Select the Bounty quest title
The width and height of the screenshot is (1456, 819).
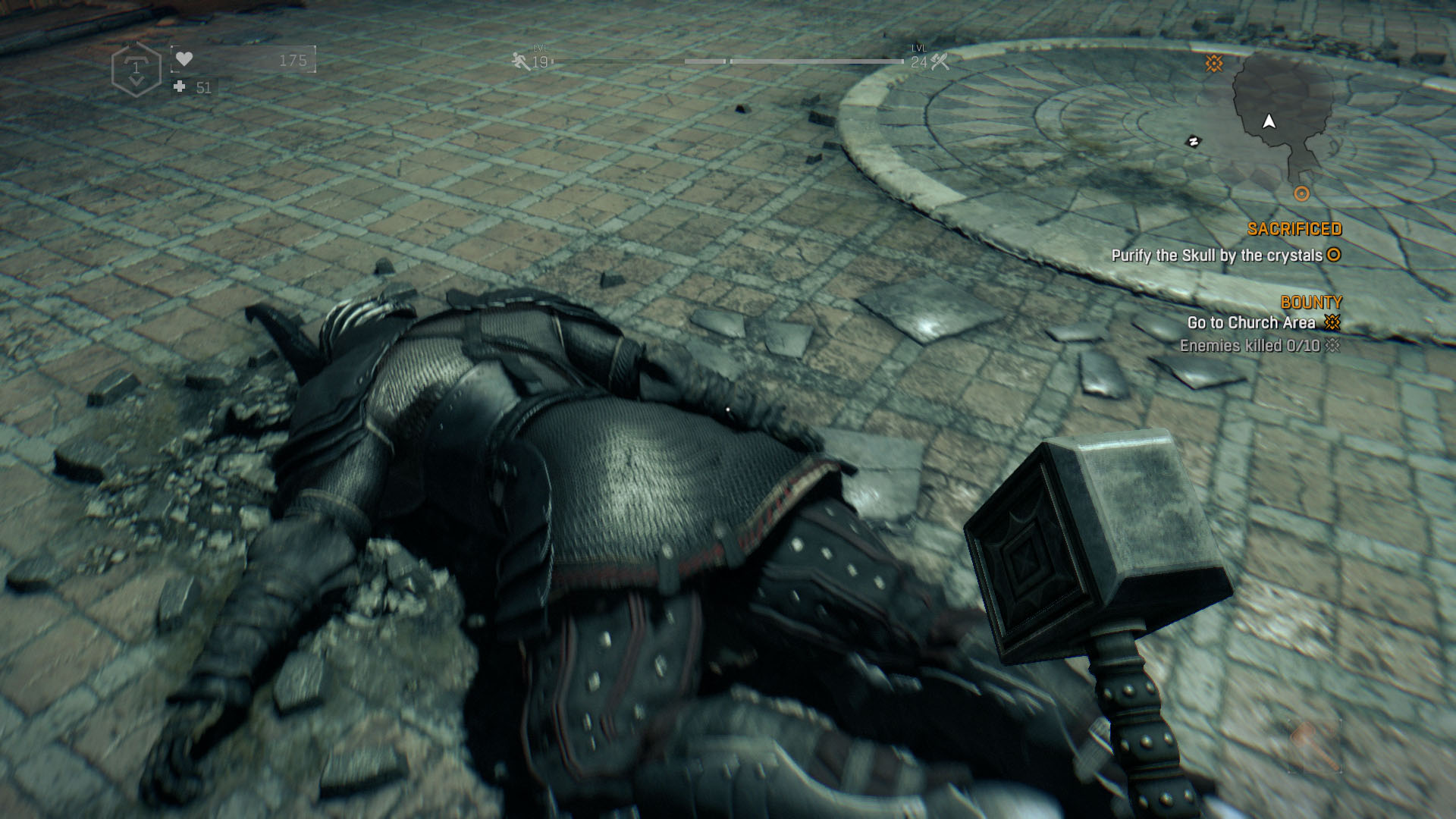[x=1311, y=302]
